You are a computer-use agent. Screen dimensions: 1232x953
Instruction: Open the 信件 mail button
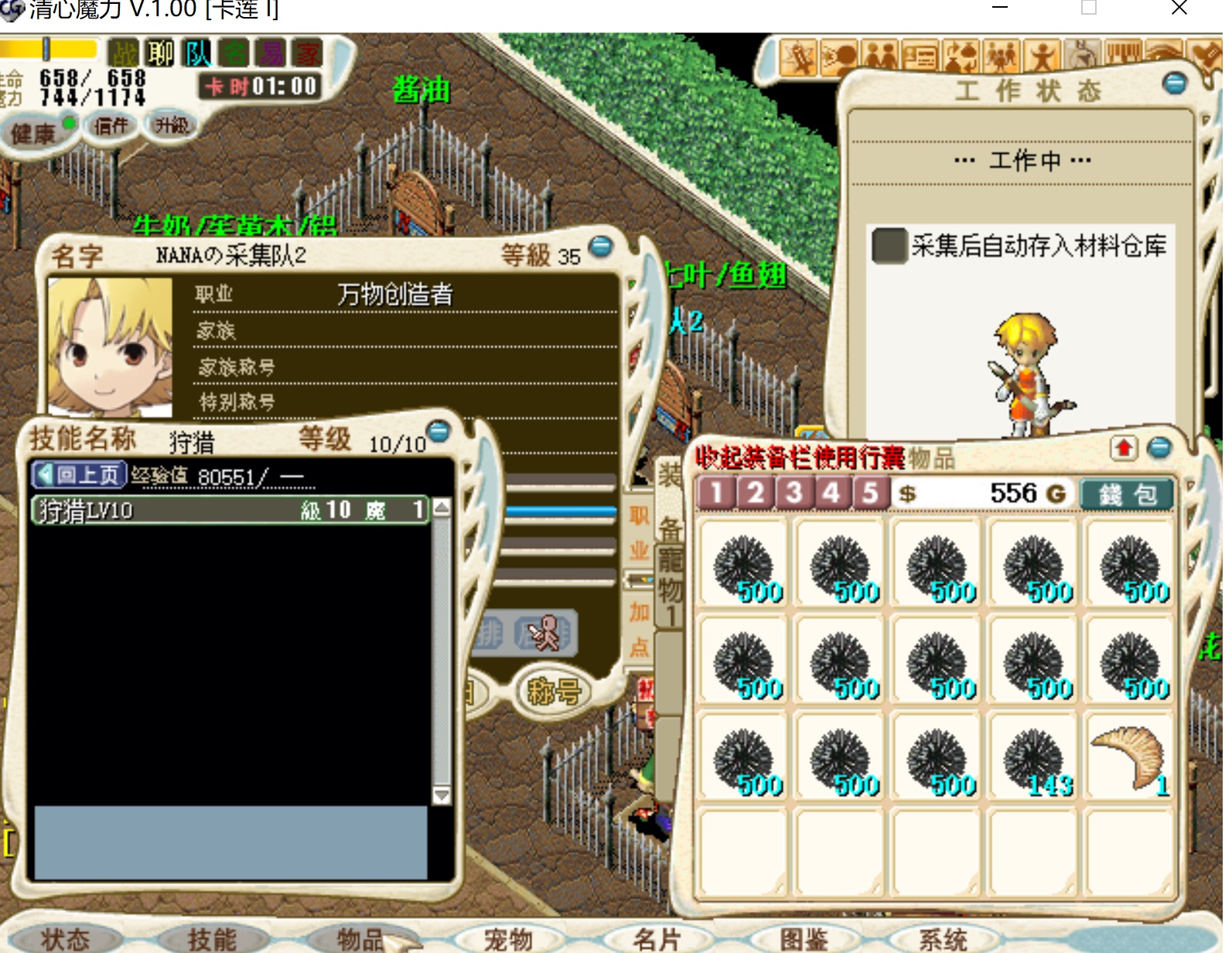(x=111, y=125)
